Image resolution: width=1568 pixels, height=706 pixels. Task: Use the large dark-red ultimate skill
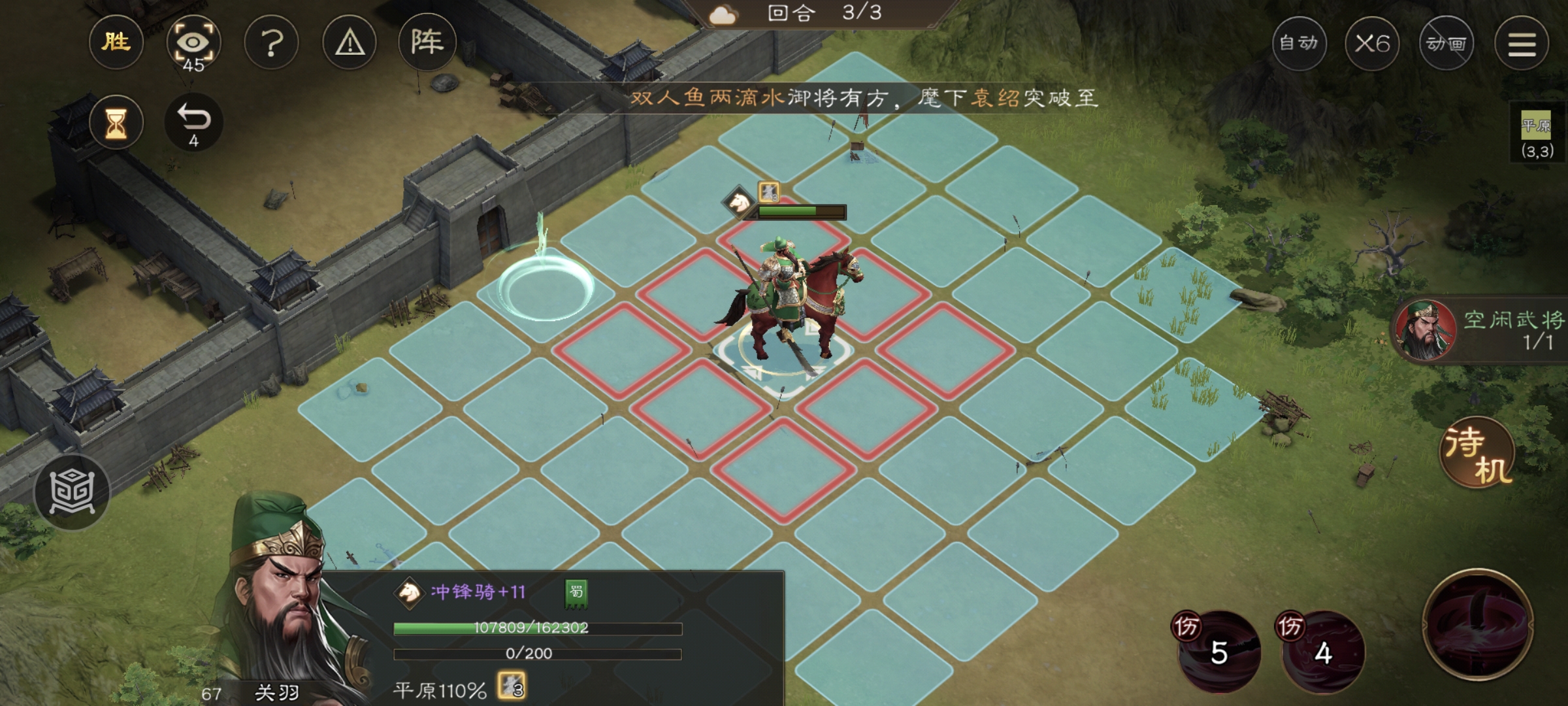pos(1478,624)
